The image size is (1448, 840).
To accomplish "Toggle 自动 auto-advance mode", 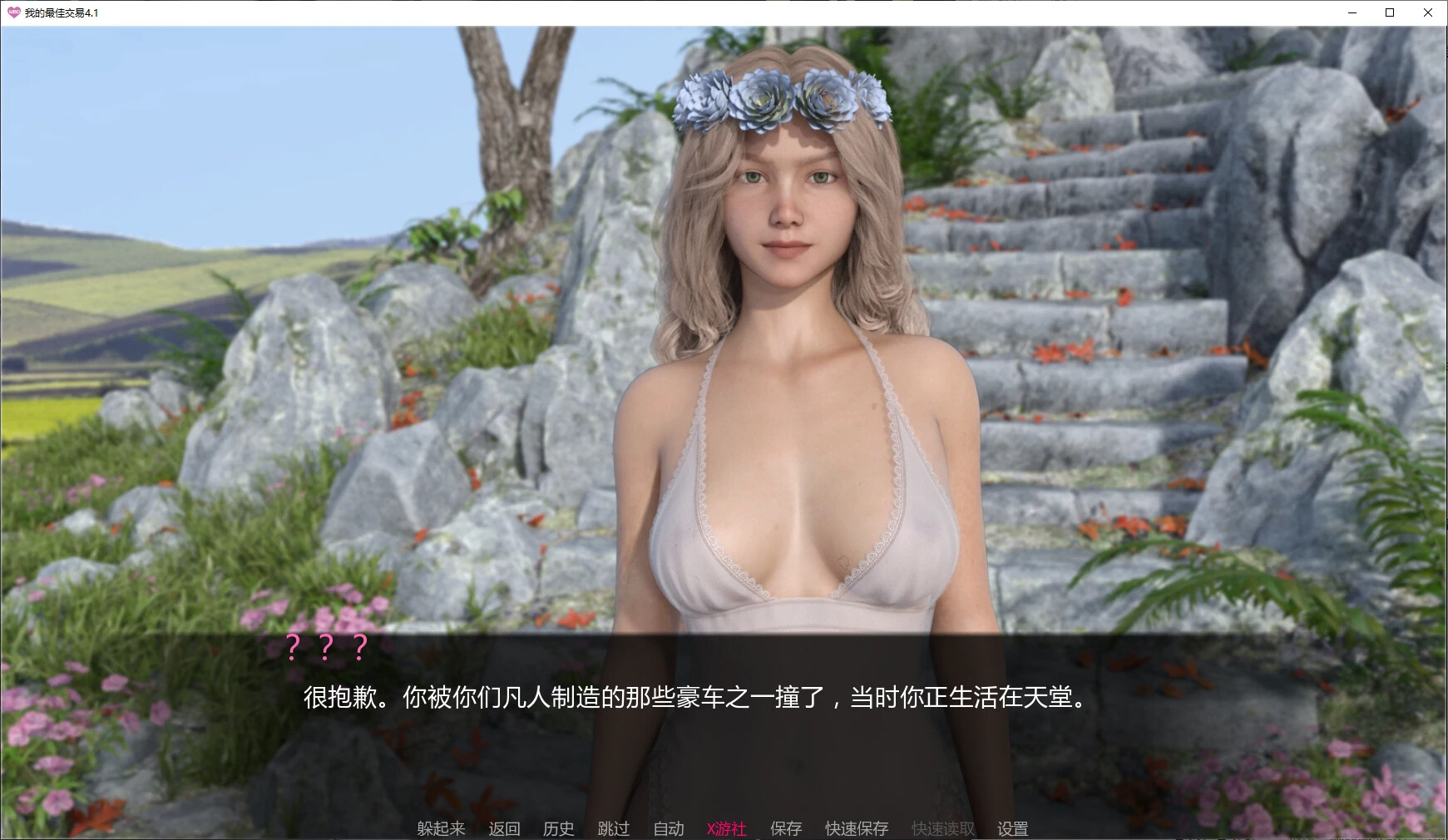I will point(668,828).
